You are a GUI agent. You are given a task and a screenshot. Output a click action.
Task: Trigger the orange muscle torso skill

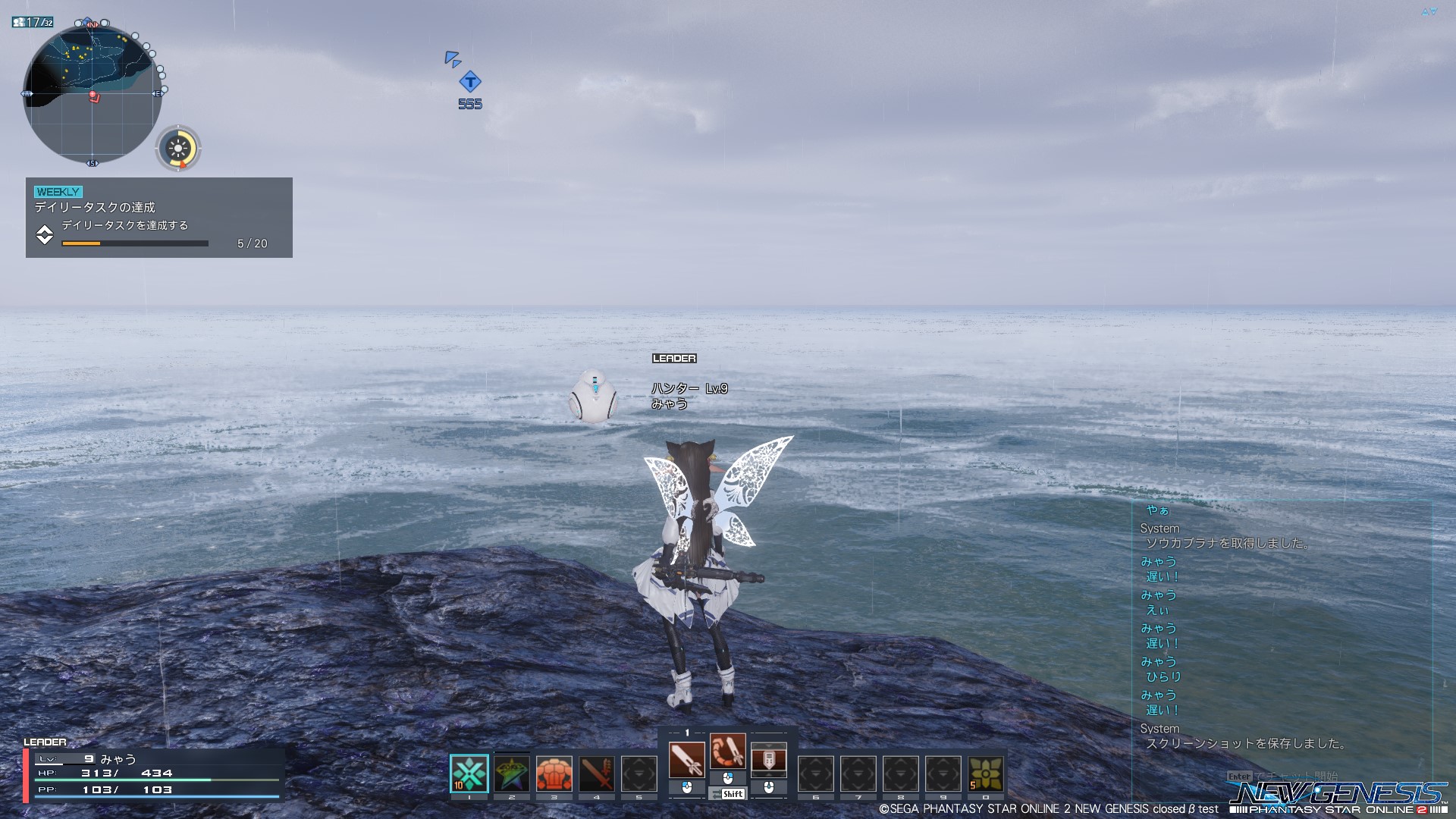(554, 774)
